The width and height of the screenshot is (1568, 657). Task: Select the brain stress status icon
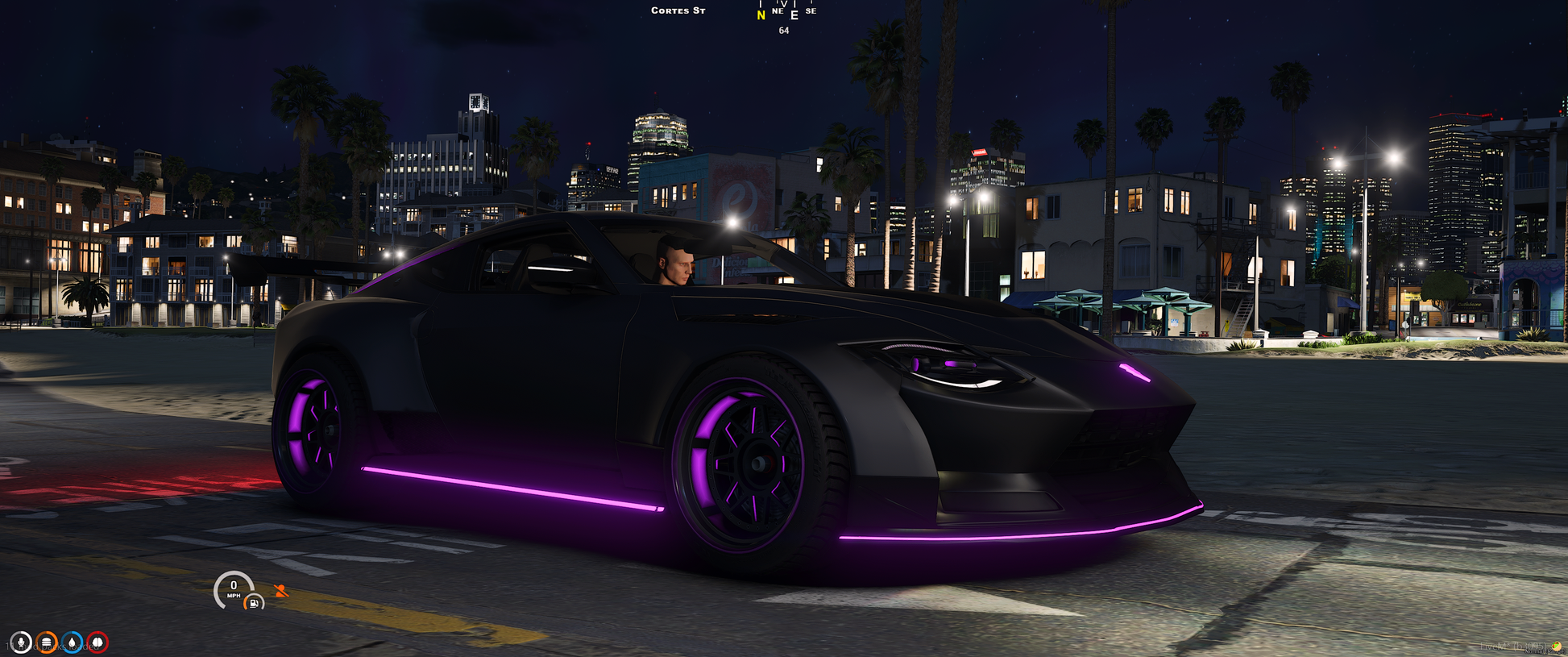tap(97, 642)
